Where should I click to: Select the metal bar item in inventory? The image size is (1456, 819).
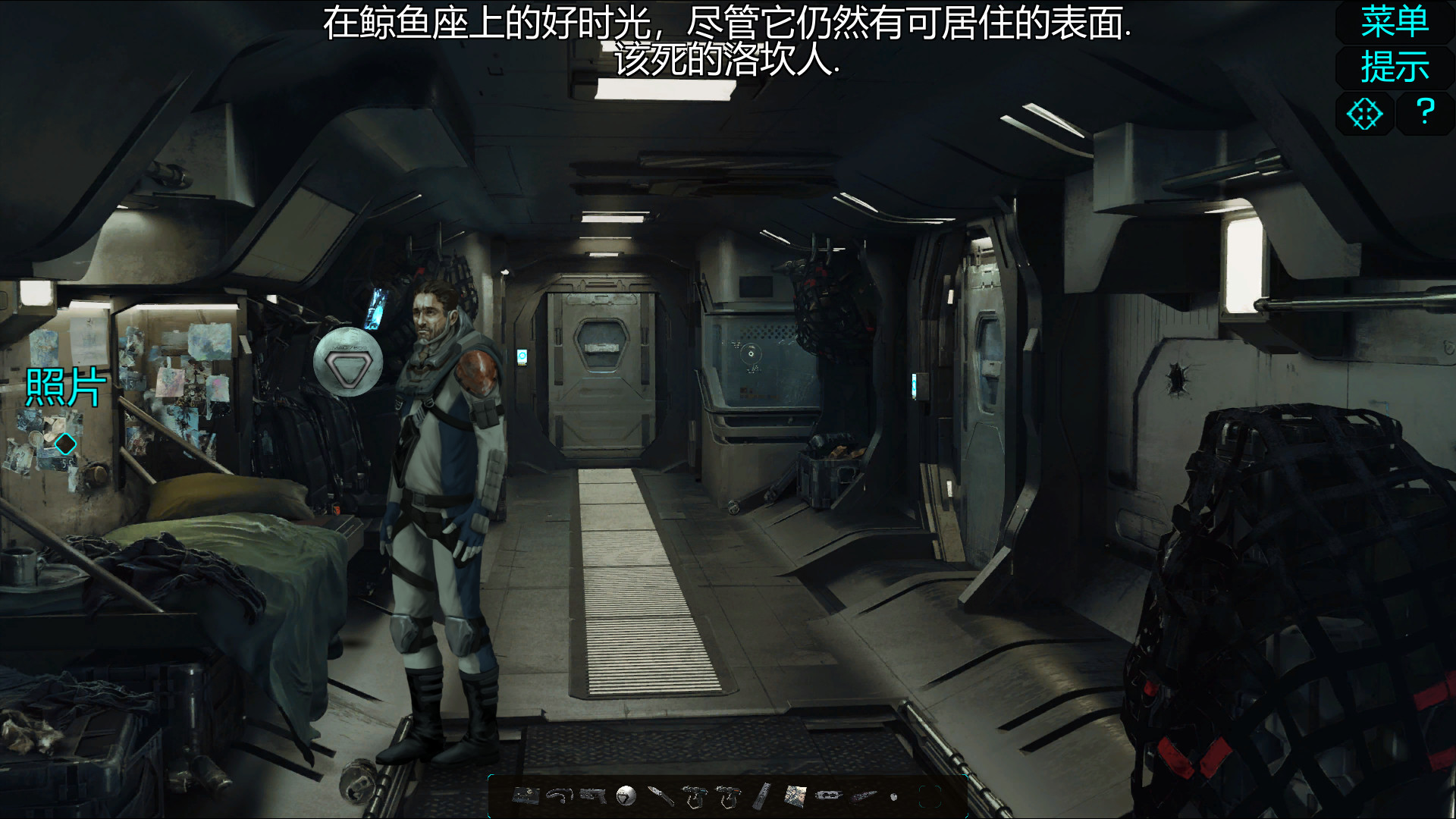click(760, 795)
